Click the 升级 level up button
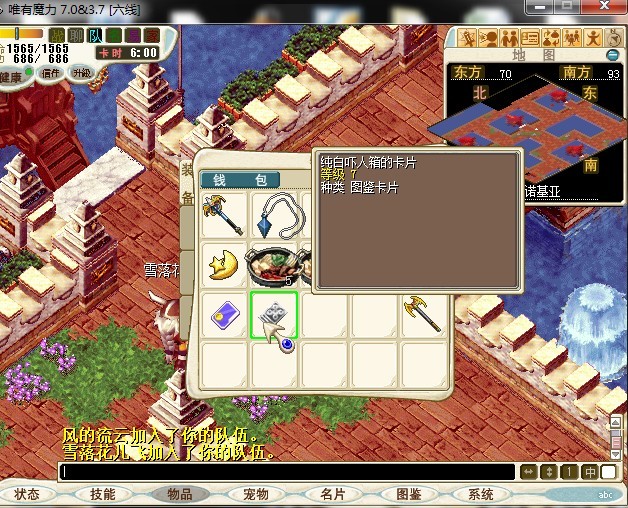This screenshot has width=628, height=508. 82,73
